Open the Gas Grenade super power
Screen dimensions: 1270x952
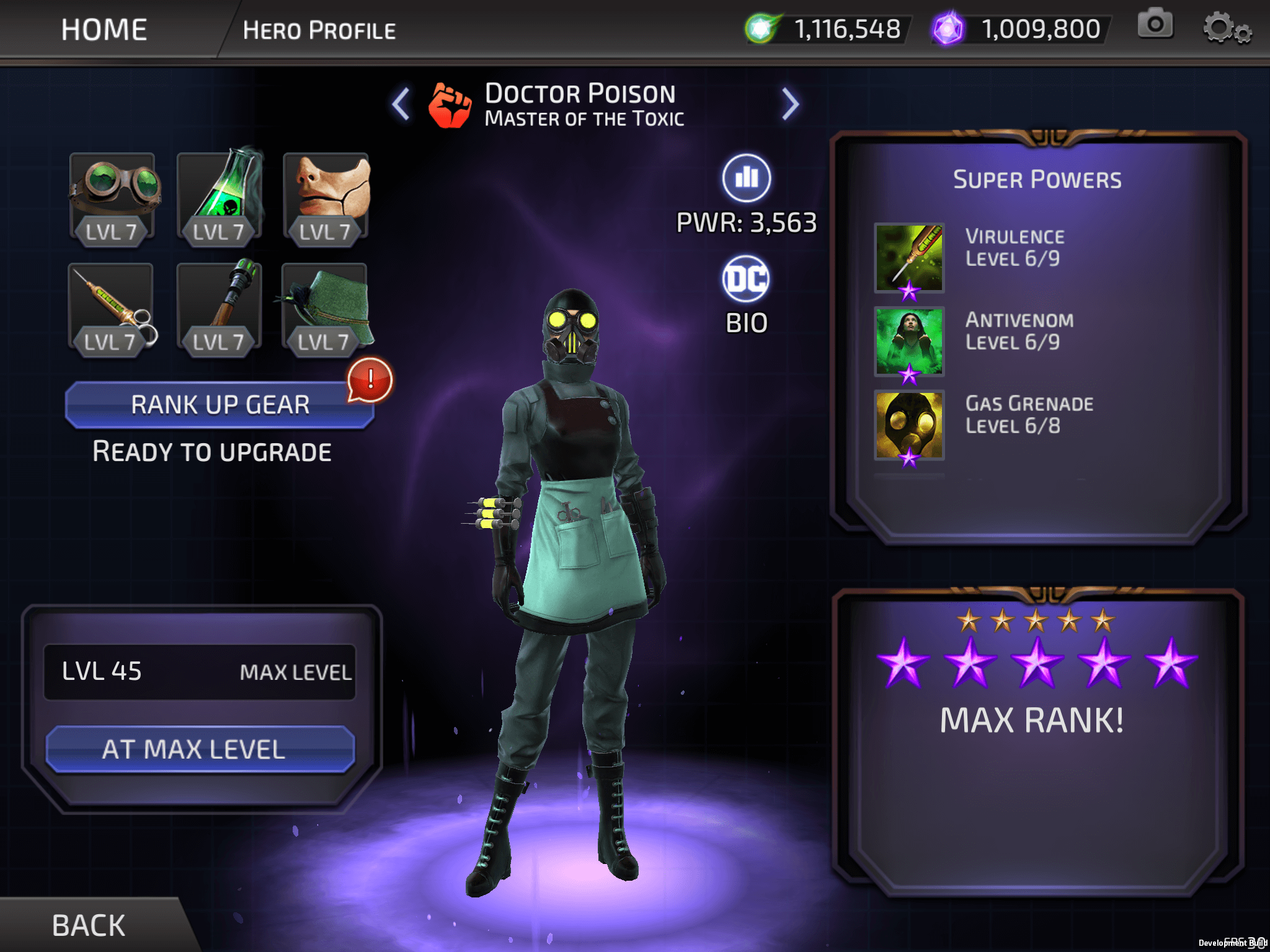point(908,425)
